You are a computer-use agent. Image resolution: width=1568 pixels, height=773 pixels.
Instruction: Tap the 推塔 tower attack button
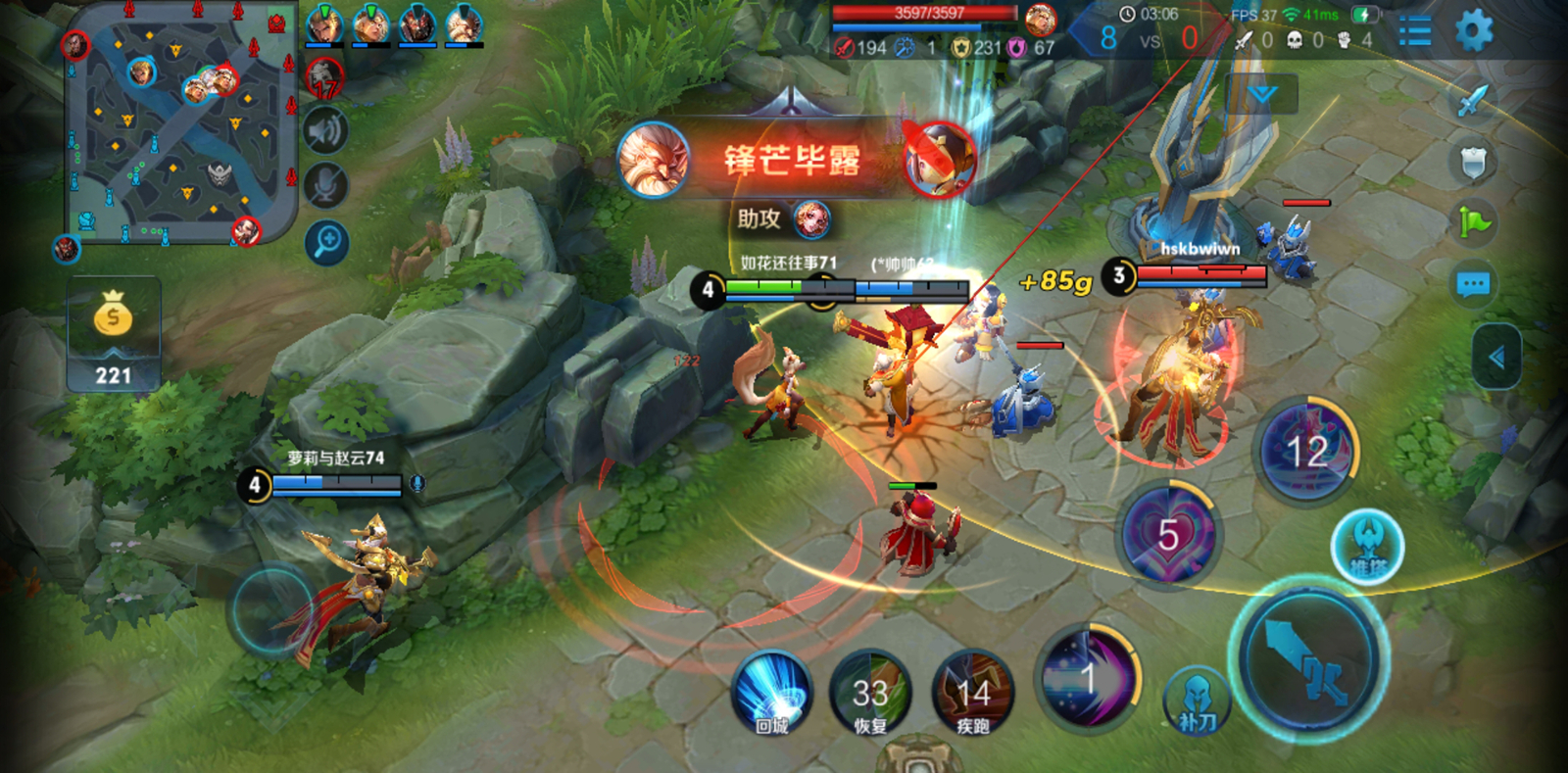[x=1367, y=547]
